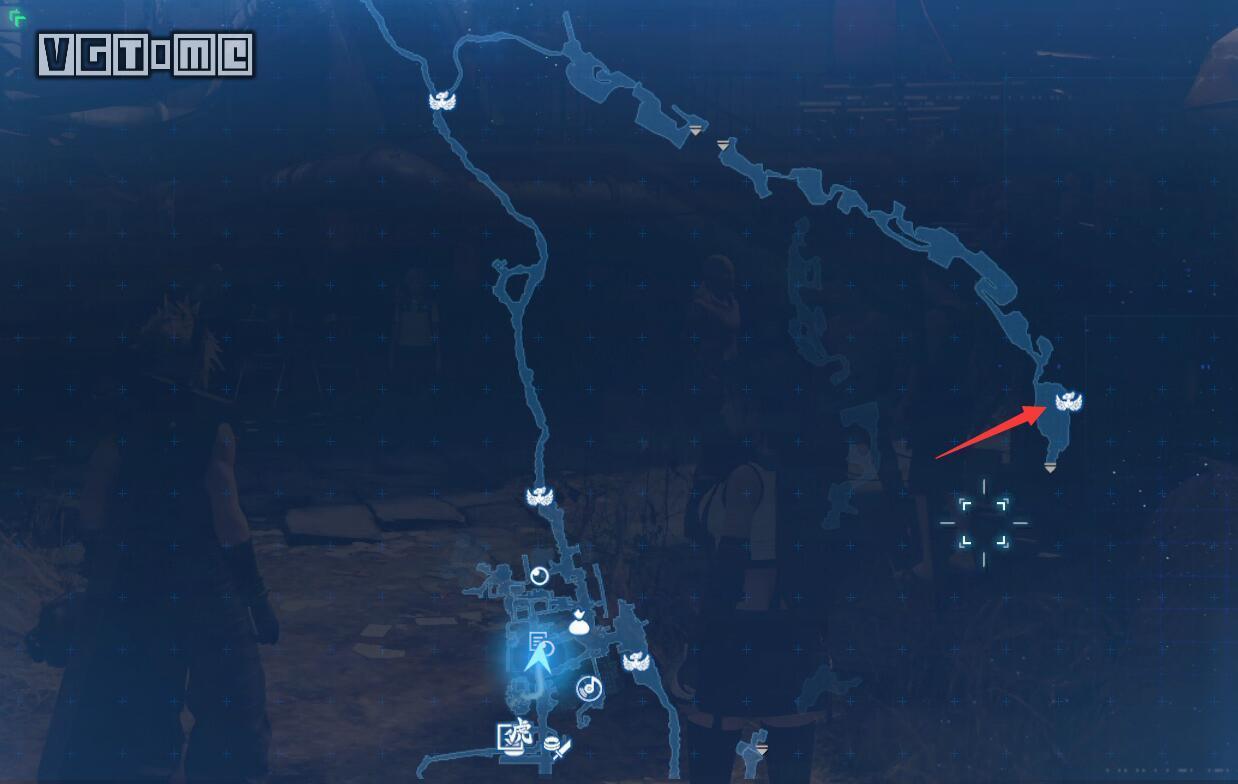
Task: Select the winged marker the red arrow indicates
Action: pyautogui.click(x=1068, y=402)
